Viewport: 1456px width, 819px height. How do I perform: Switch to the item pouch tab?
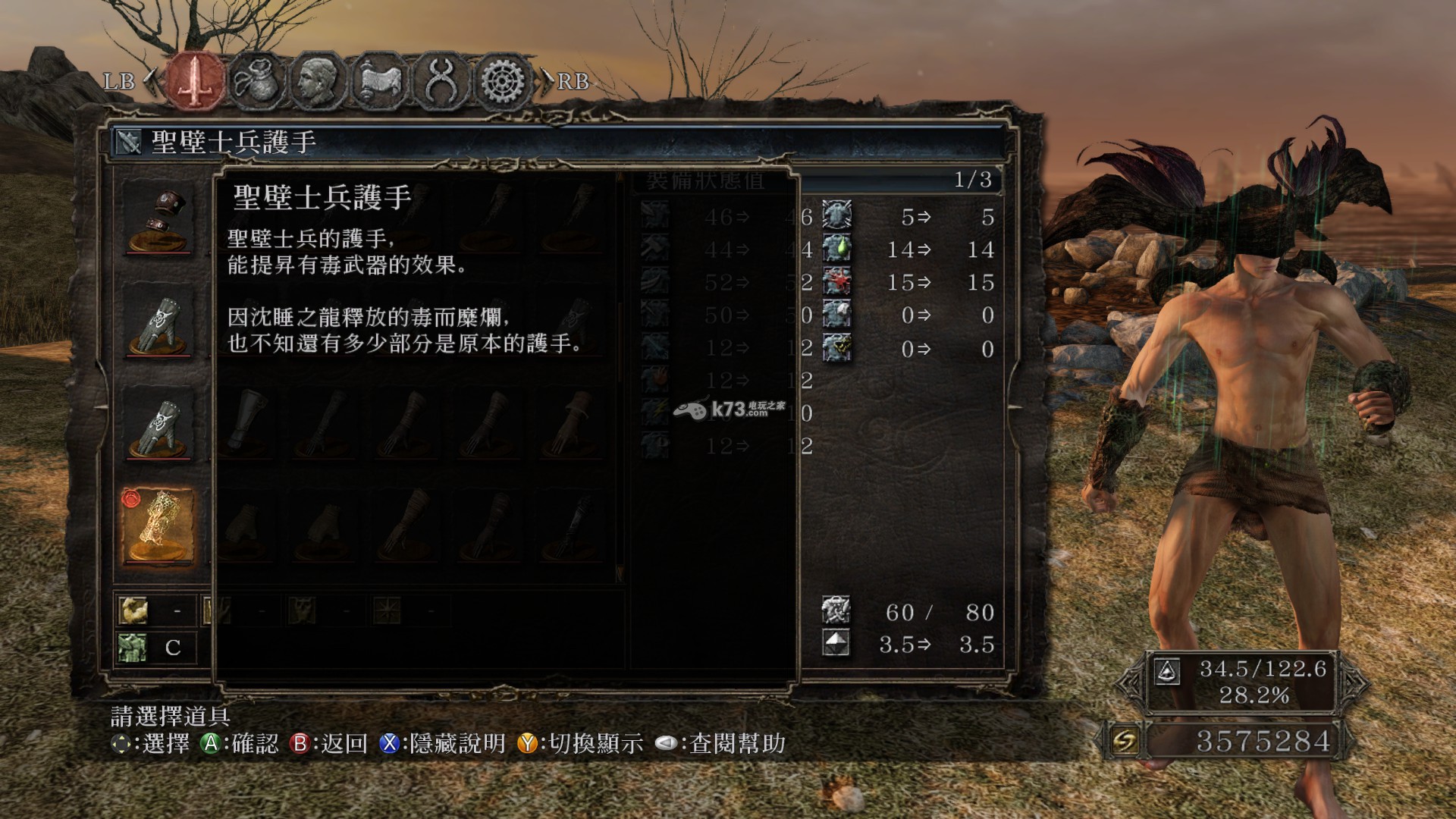click(x=259, y=80)
